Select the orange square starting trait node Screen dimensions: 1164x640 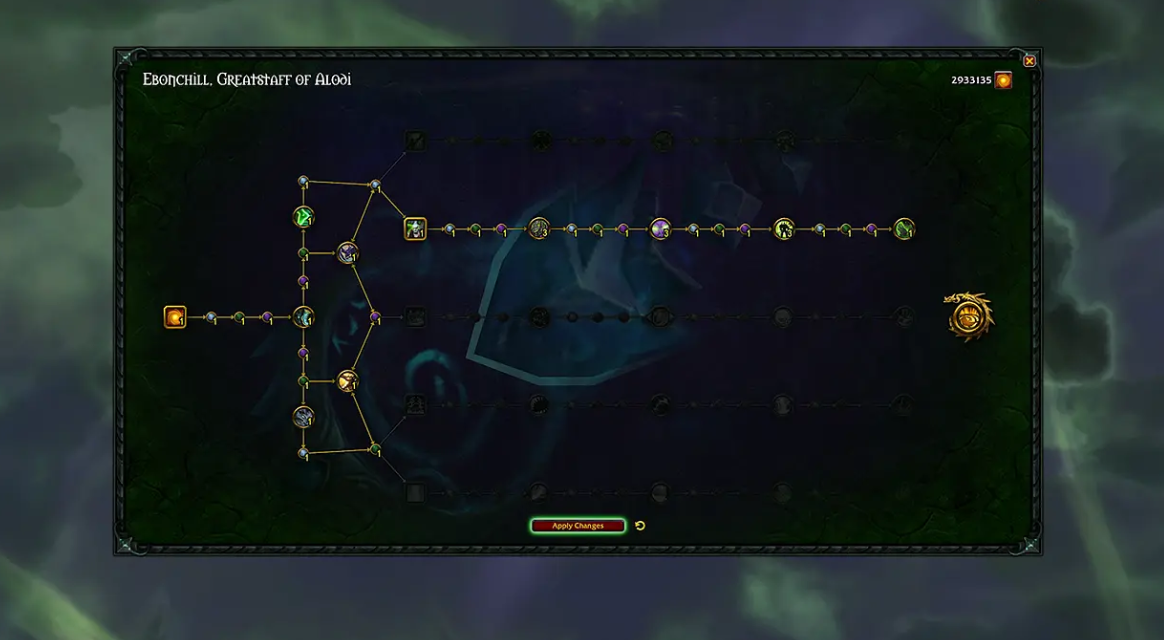pos(175,317)
